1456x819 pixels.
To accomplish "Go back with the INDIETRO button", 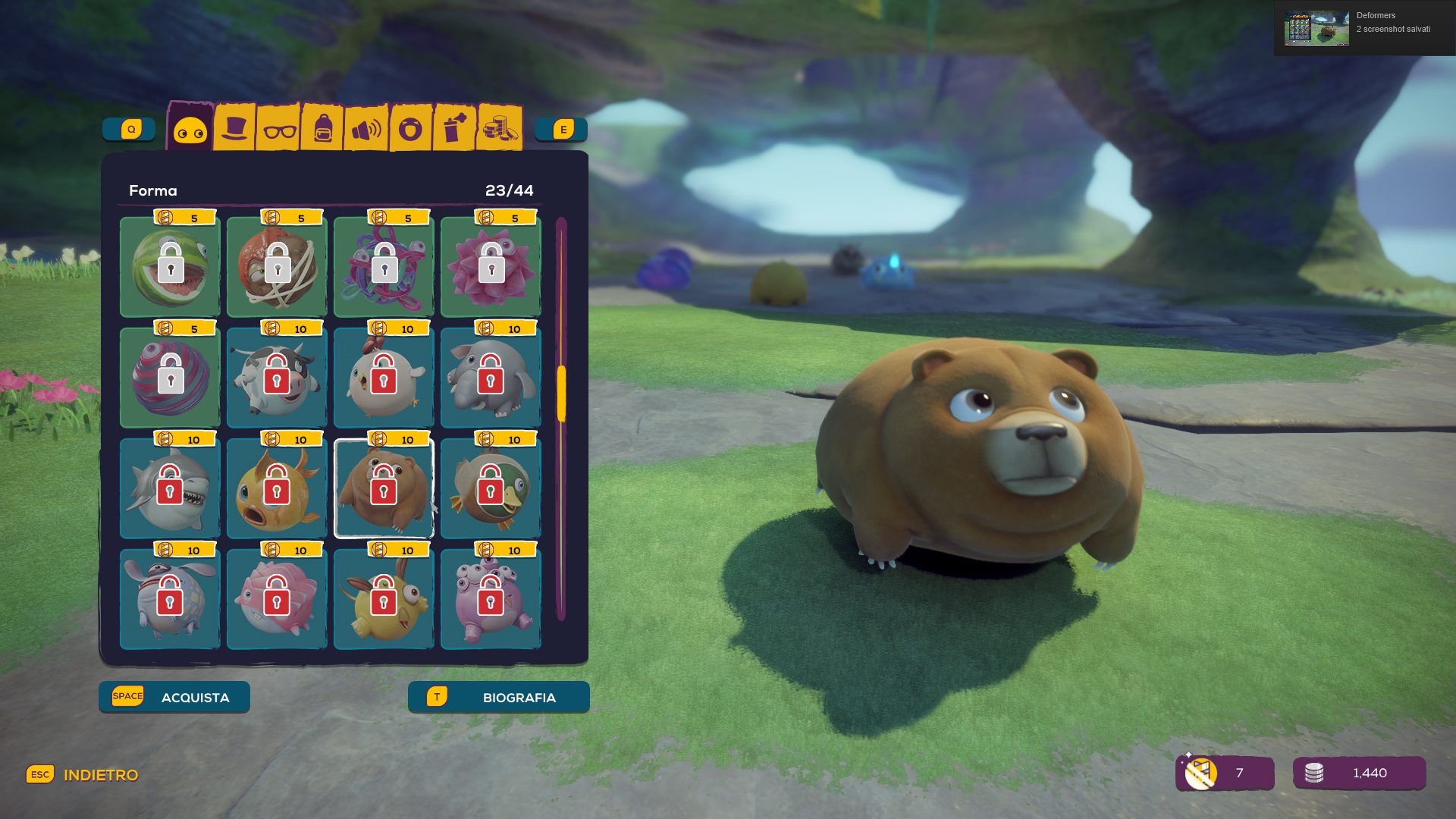I will (x=83, y=775).
